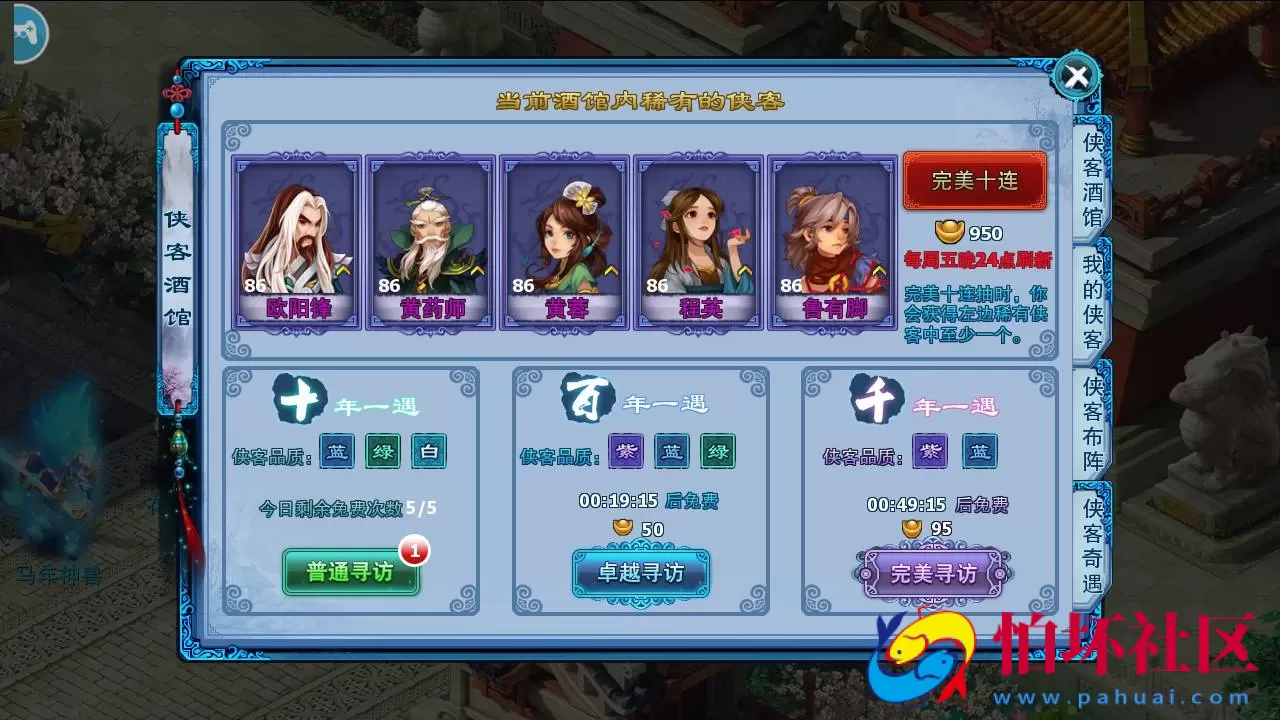Viewport: 1280px width, 720px height.
Task: Click the gold ingot above 完美寻访
Action: click(911, 529)
